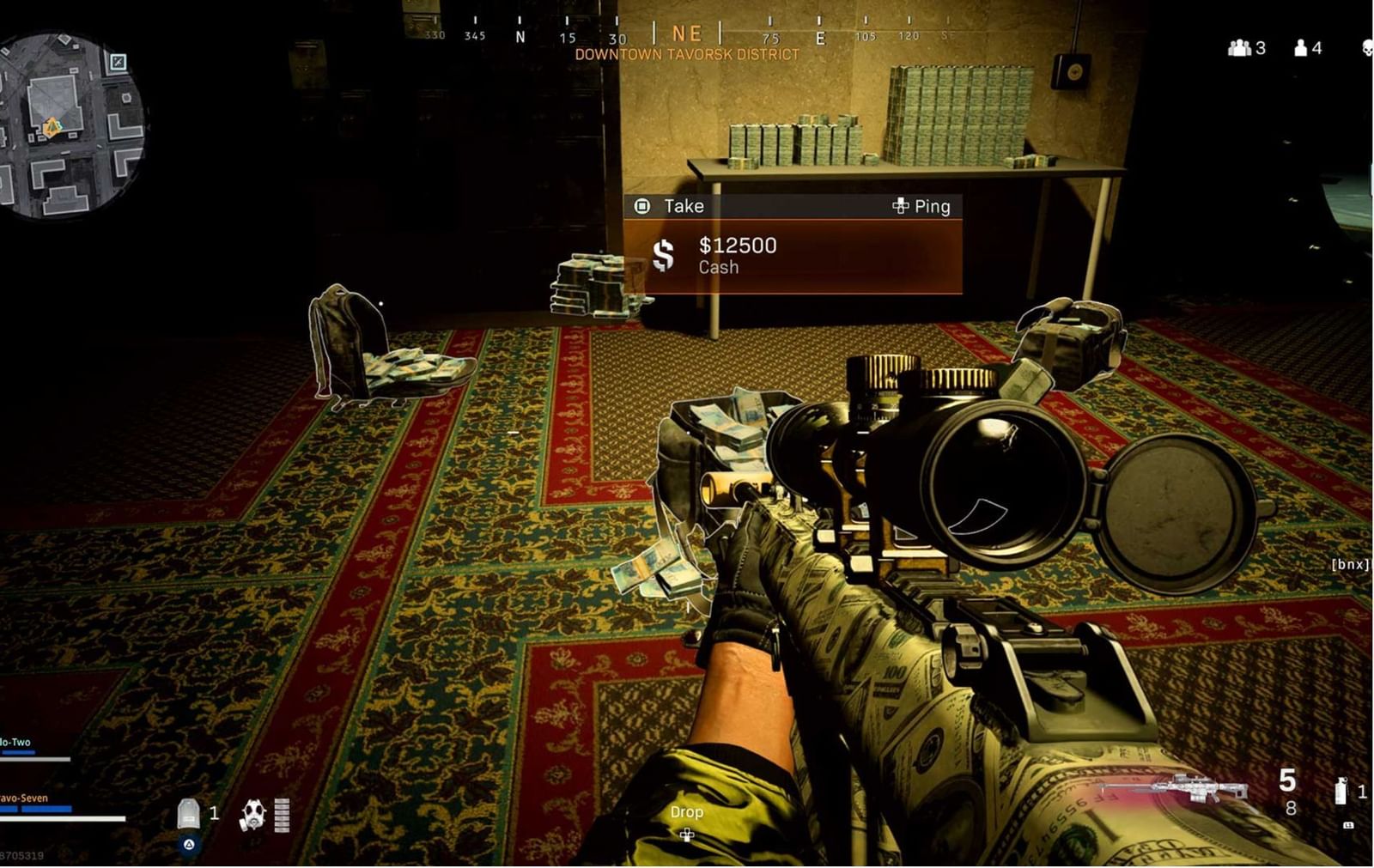Select the Drop weapon prompt
The image size is (1374, 868).
point(687,811)
